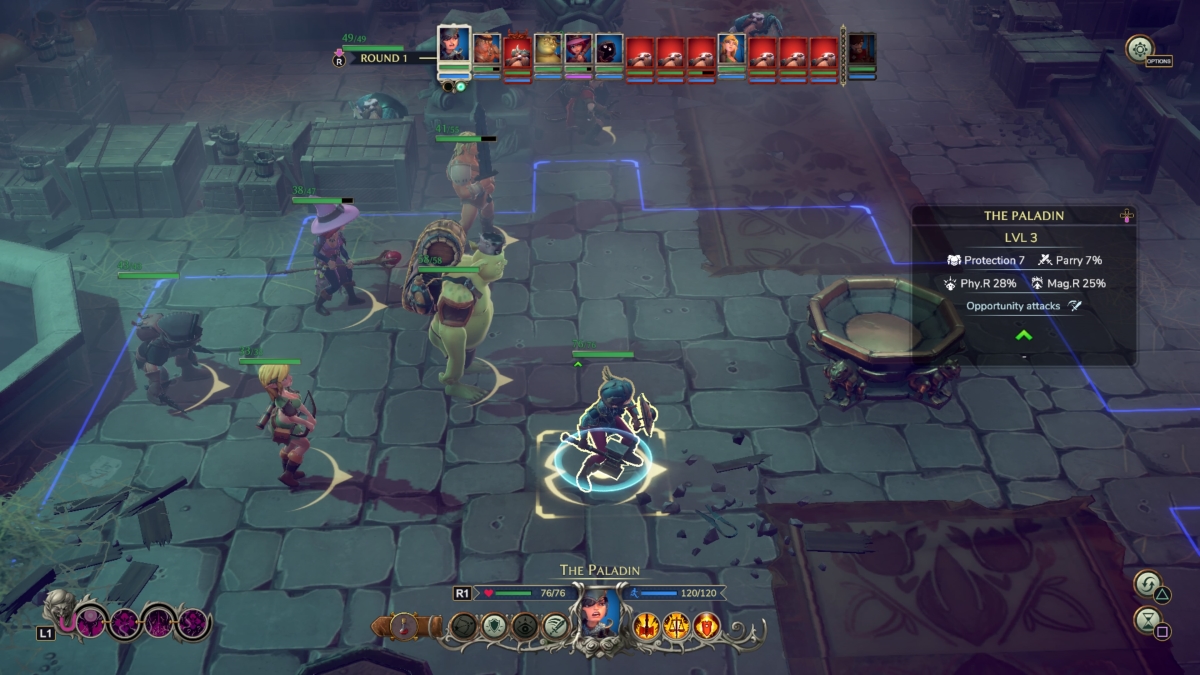
Task: Select the bearded dwarf turn portrait
Action: point(487,50)
